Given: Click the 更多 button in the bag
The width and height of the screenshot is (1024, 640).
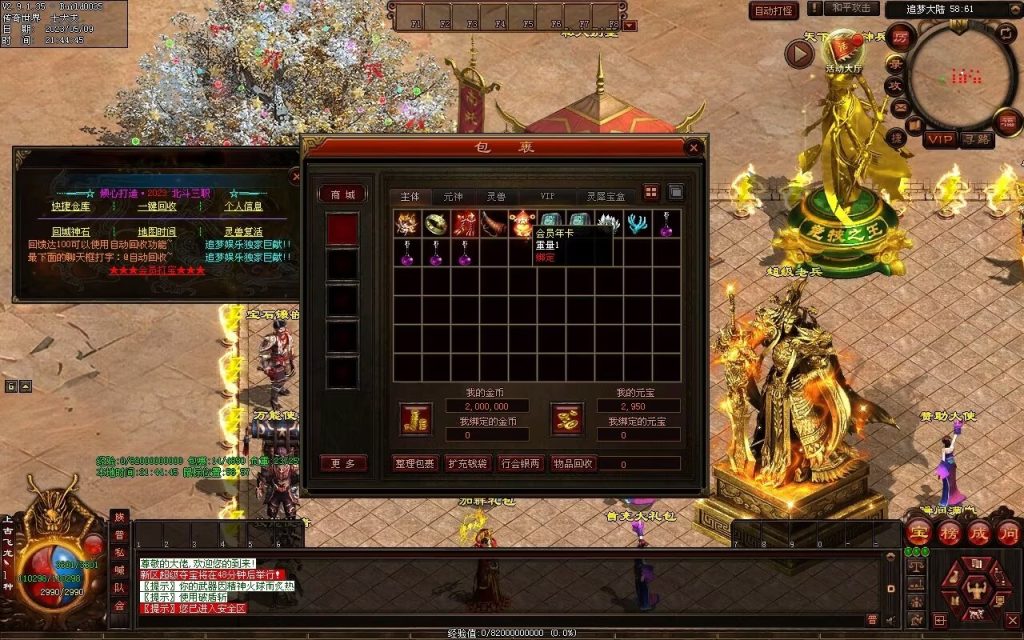Looking at the screenshot, I should point(343,464).
